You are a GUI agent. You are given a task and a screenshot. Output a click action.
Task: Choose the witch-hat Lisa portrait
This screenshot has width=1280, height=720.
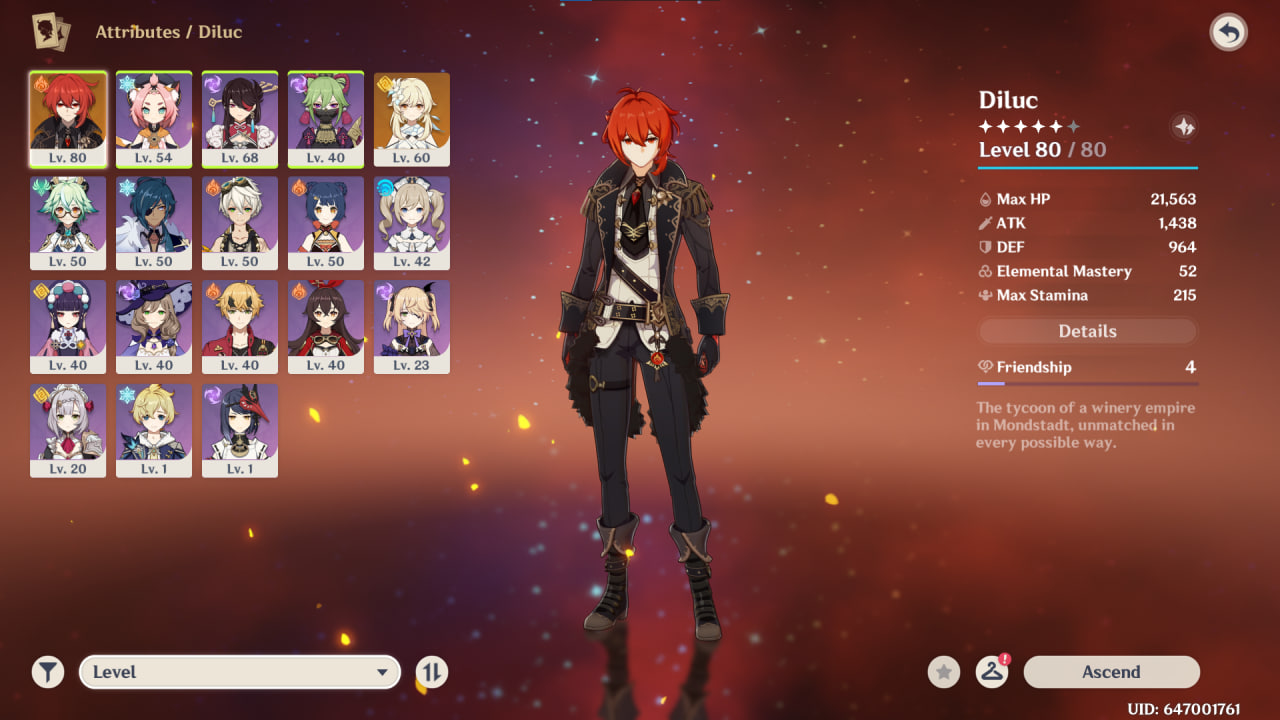pos(154,327)
